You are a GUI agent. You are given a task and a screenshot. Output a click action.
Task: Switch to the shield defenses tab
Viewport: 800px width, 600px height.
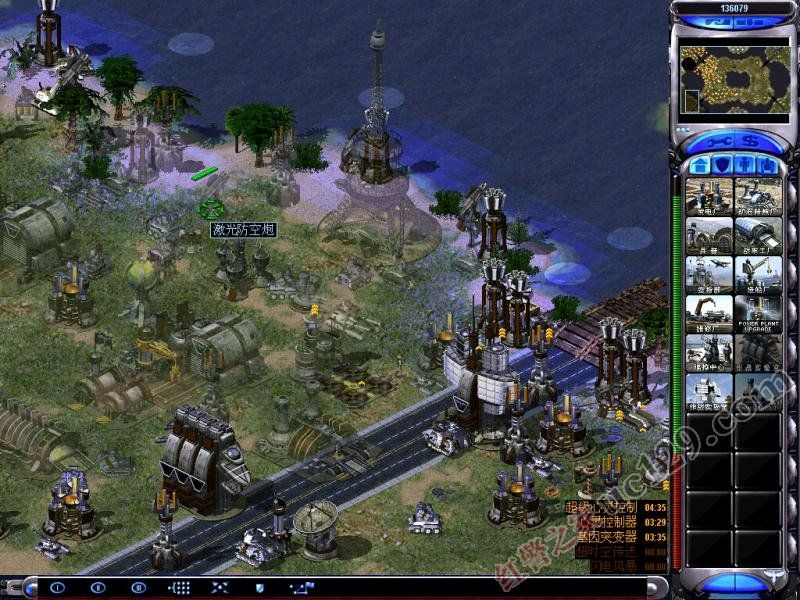[x=722, y=163]
